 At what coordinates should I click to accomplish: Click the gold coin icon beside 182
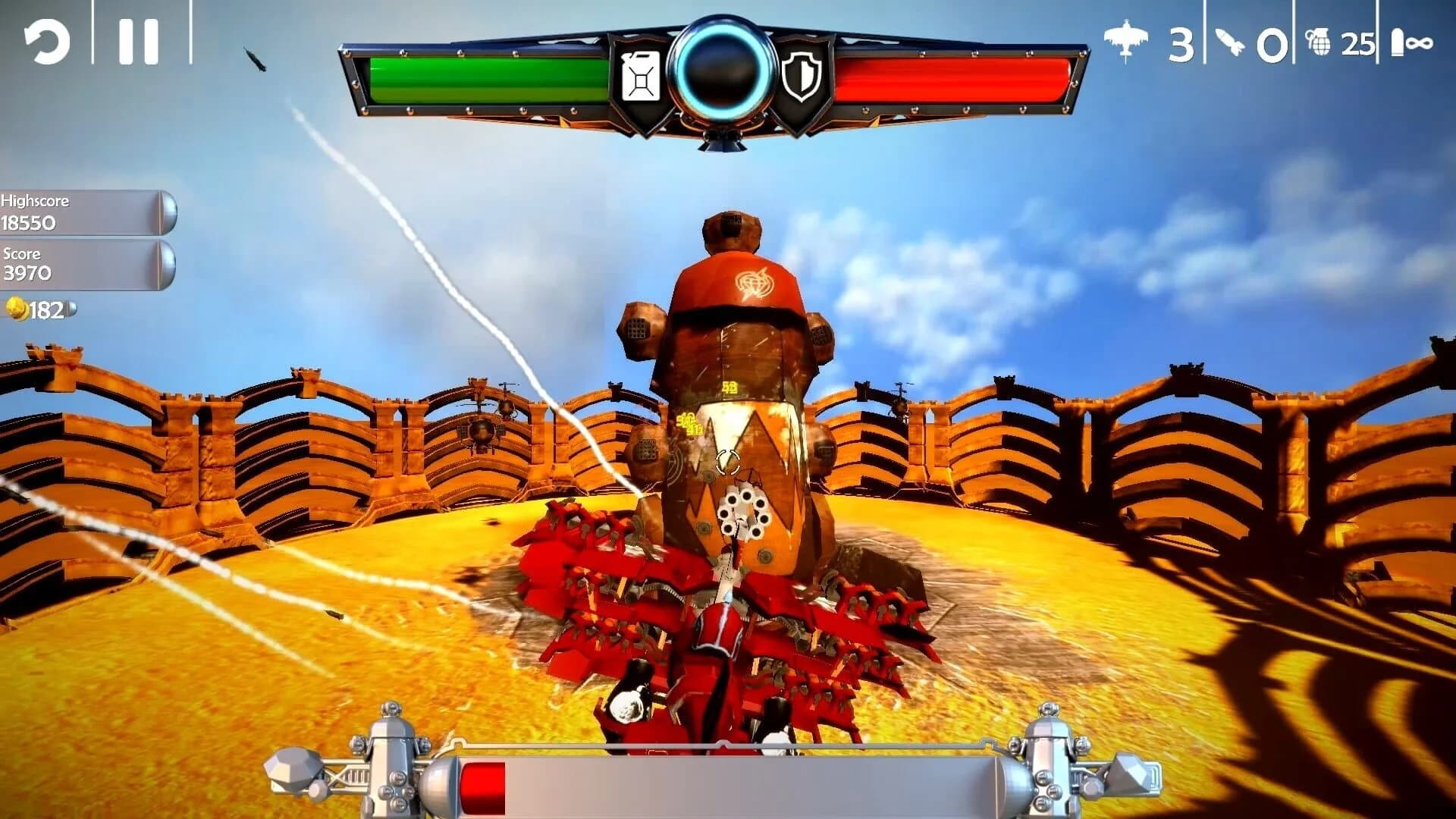pyautogui.click(x=17, y=308)
